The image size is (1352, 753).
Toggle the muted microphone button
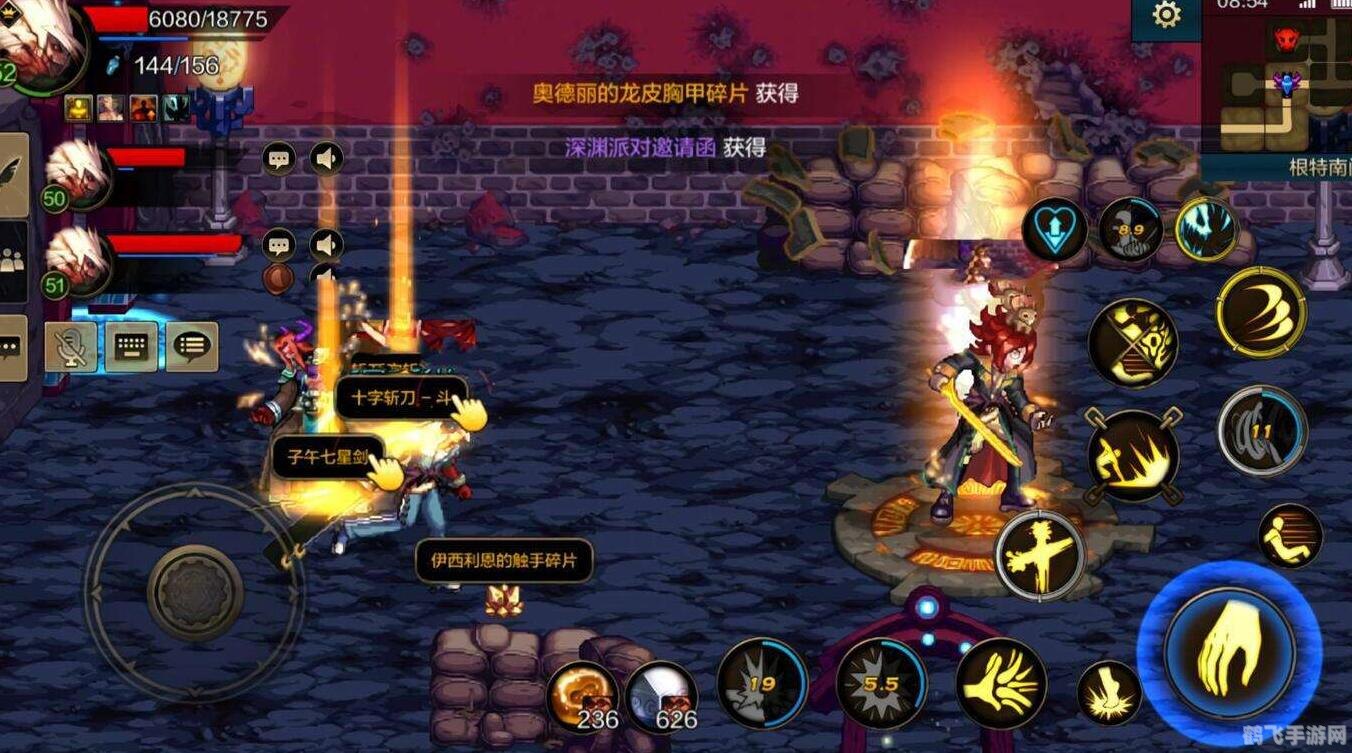tap(71, 347)
